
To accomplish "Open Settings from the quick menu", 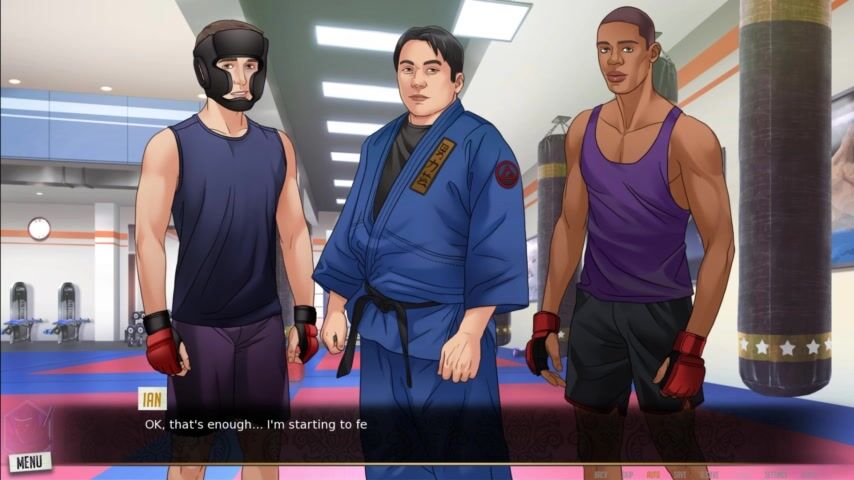I will coord(775,474).
